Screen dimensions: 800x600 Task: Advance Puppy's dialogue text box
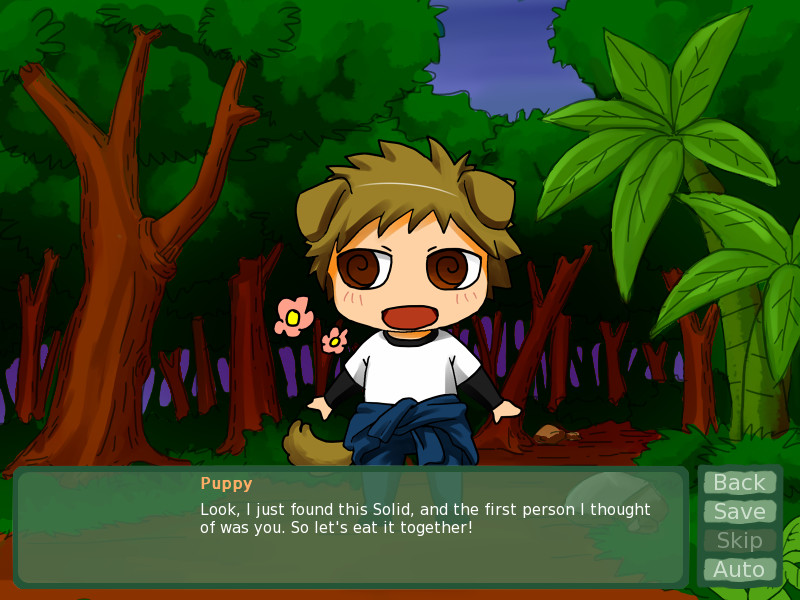click(x=350, y=527)
